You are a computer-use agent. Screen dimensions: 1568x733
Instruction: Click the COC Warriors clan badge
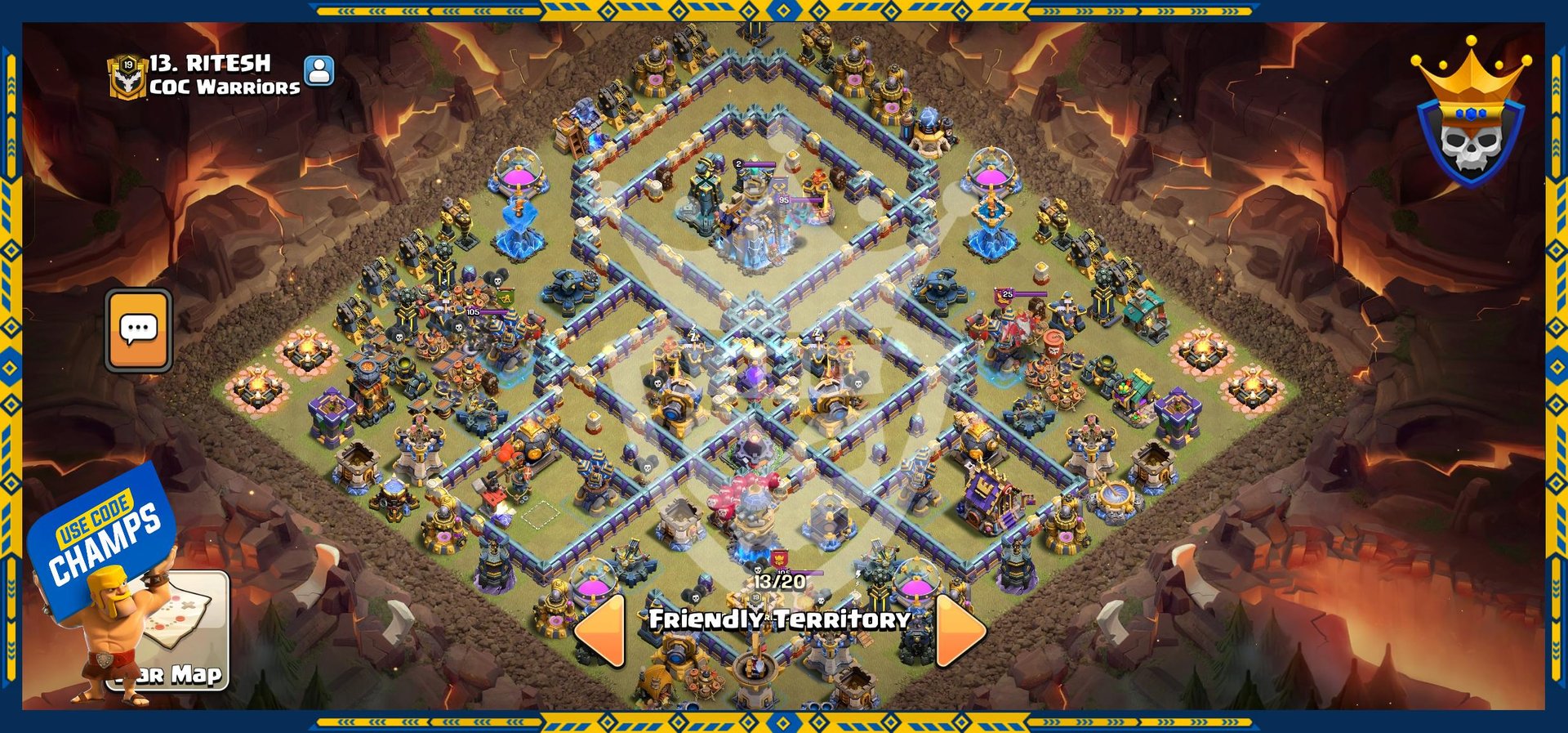[127, 76]
